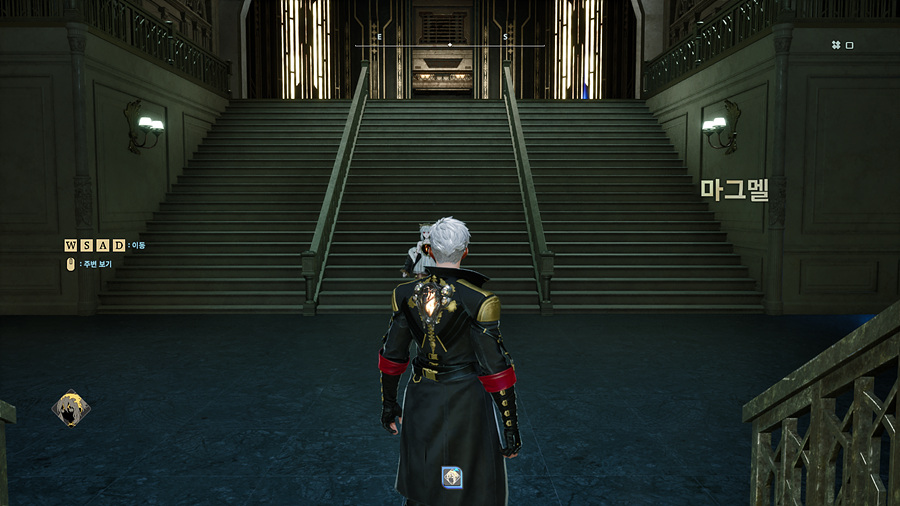Open the four-diamond menu icon

pos(835,45)
